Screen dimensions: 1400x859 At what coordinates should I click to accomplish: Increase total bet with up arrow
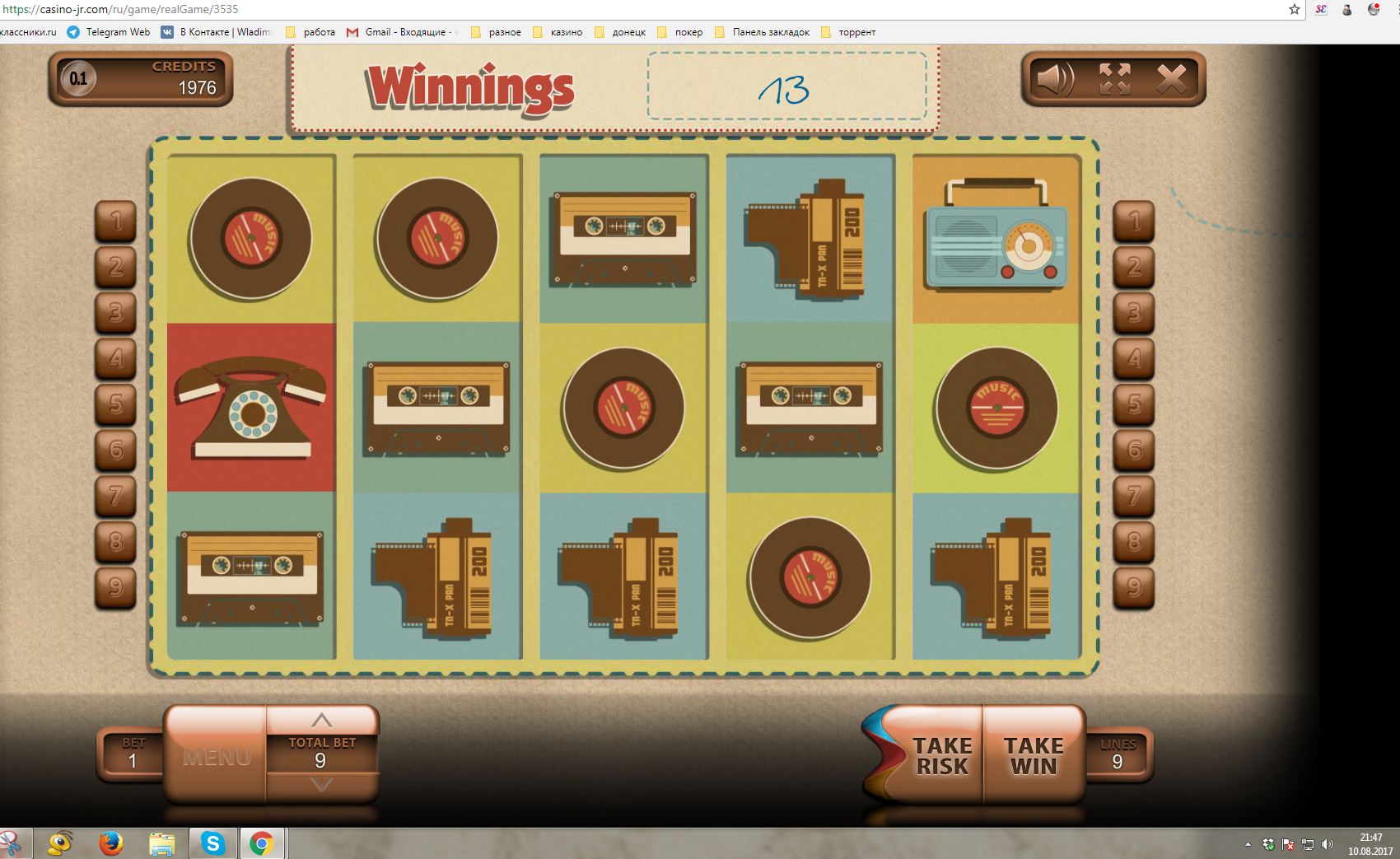322,720
